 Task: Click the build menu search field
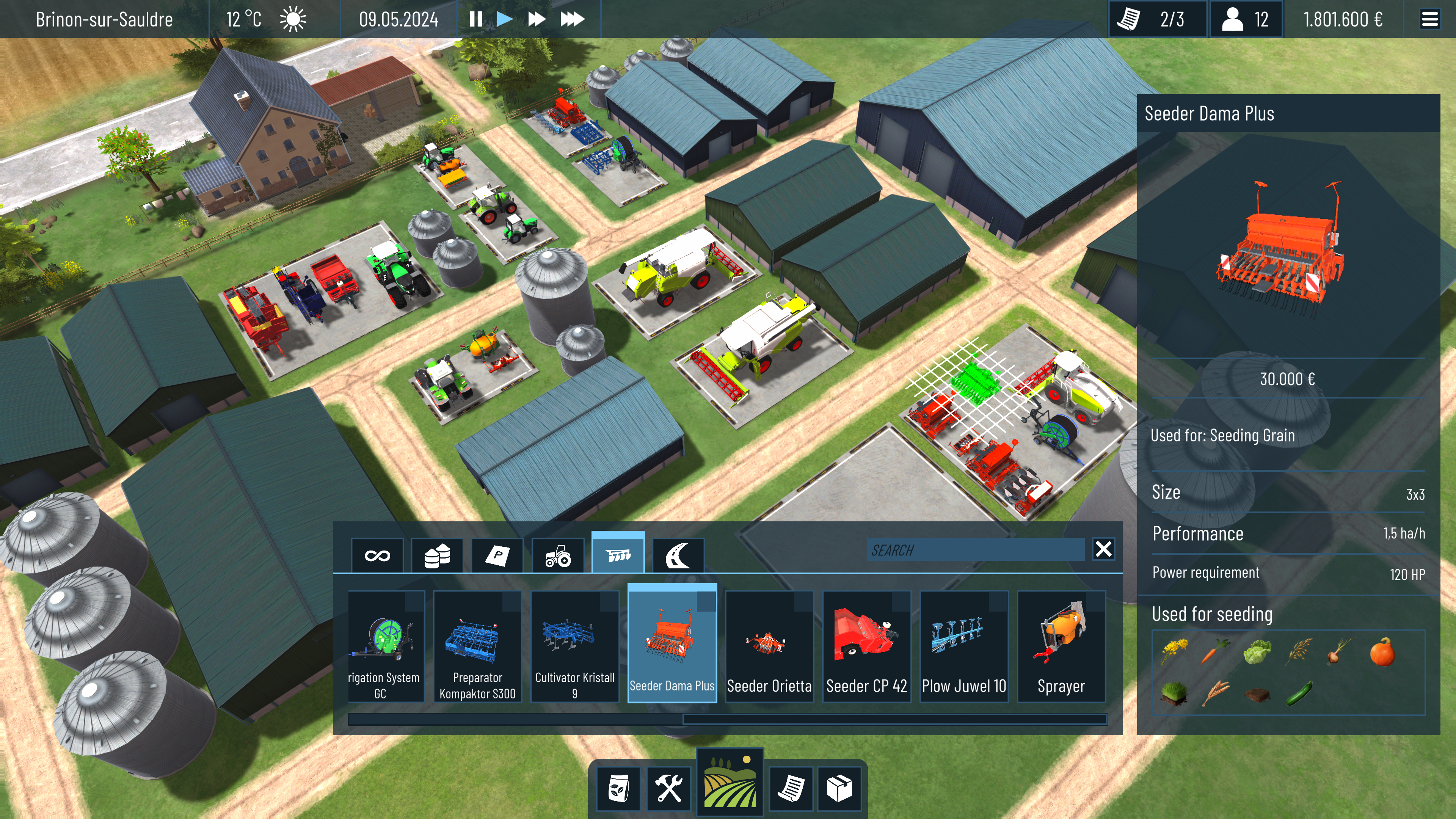[974, 550]
